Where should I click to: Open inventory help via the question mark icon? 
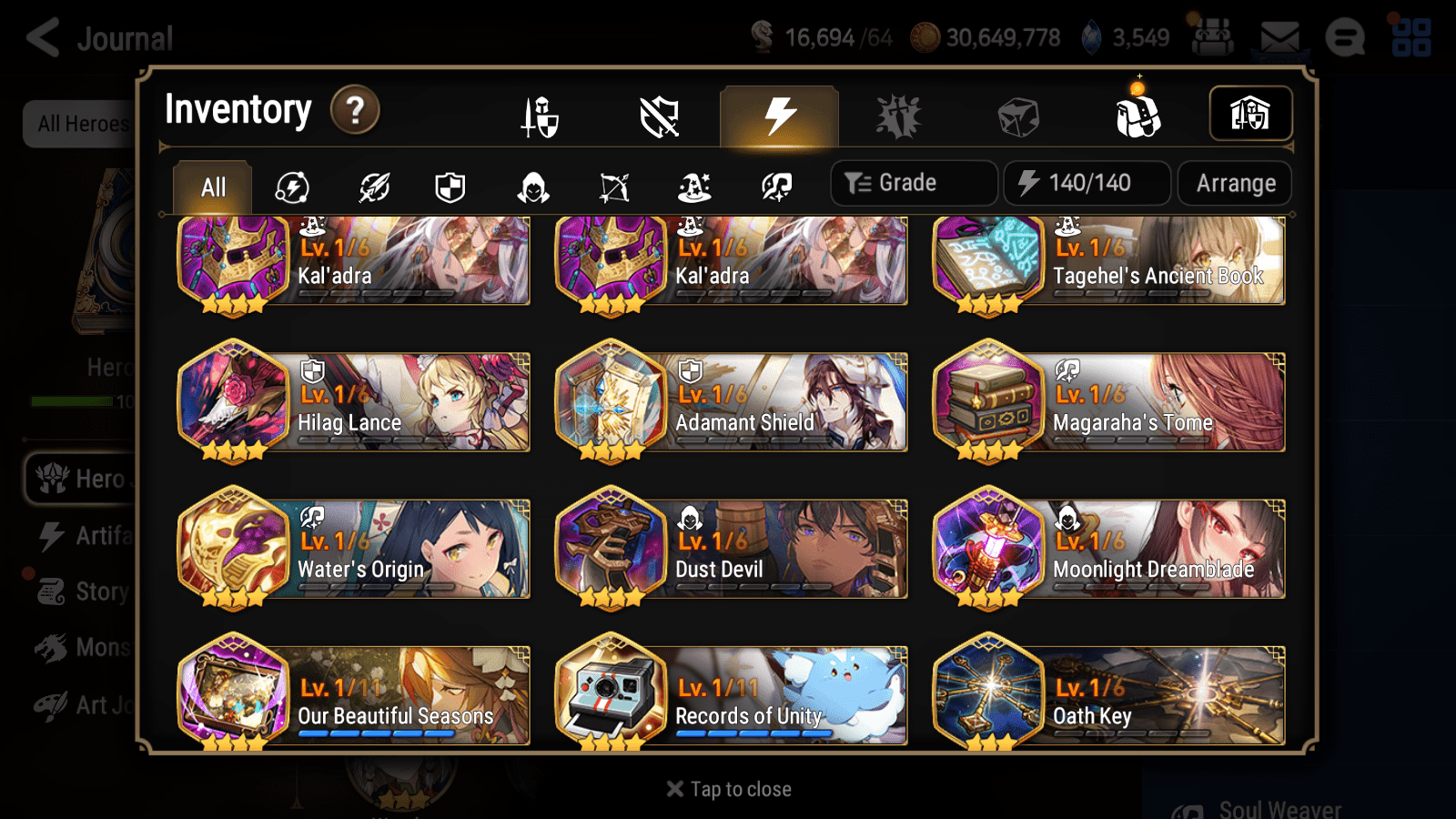[x=354, y=111]
